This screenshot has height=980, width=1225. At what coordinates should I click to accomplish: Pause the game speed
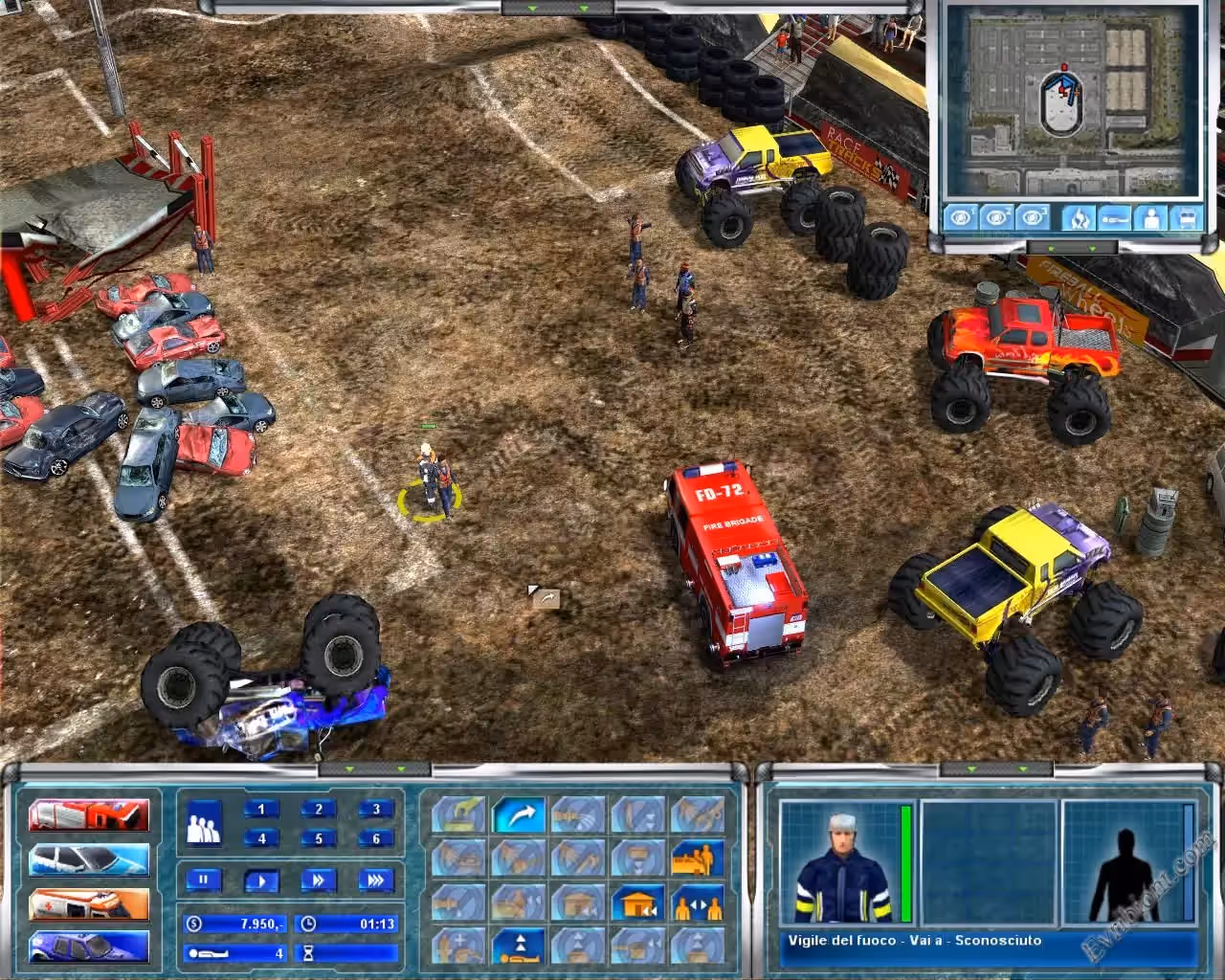click(x=204, y=880)
